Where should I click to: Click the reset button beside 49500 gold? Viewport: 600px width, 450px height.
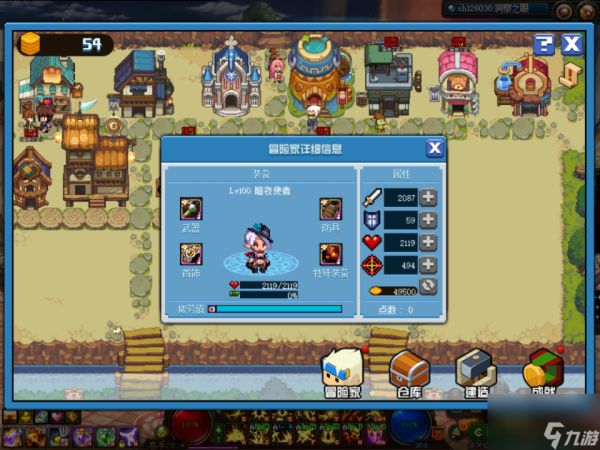pyautogui.click(x=428, y=287)
